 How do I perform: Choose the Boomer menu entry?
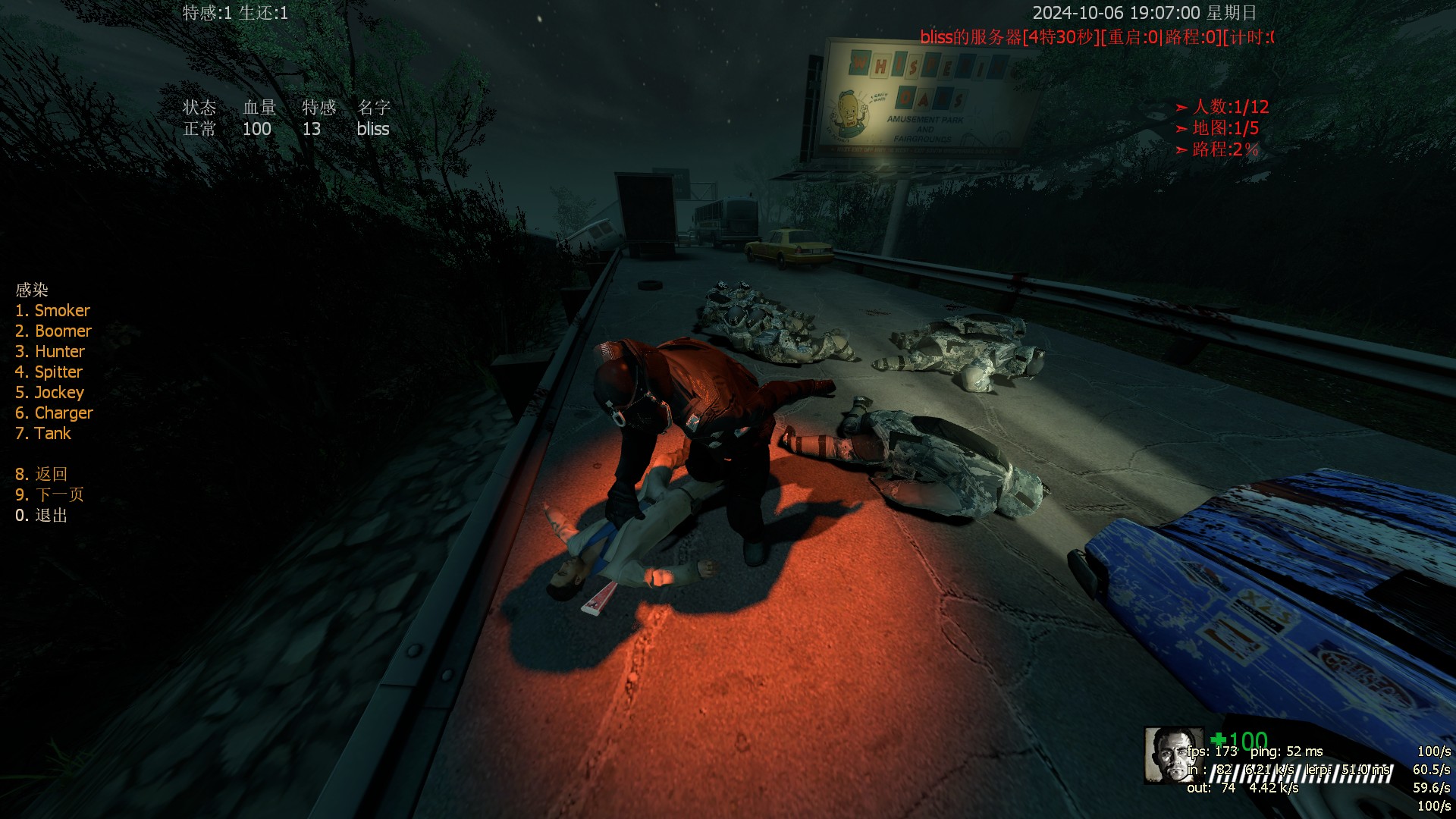pos(53,331)
